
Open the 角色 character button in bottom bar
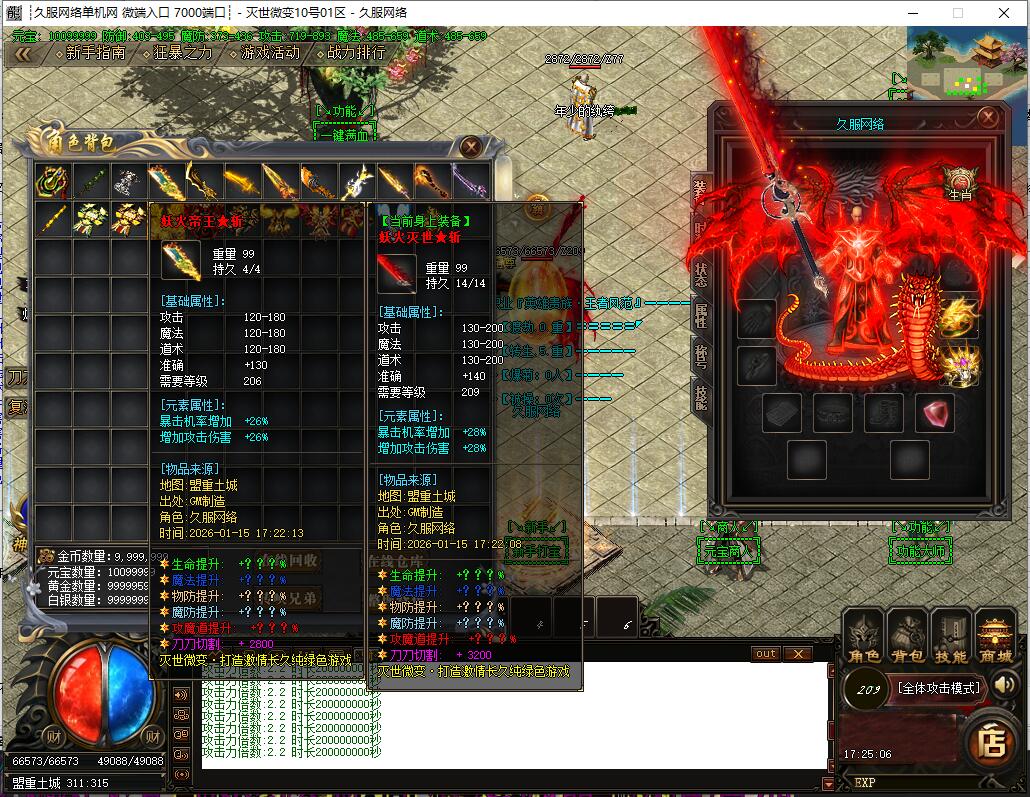point(863,639)
